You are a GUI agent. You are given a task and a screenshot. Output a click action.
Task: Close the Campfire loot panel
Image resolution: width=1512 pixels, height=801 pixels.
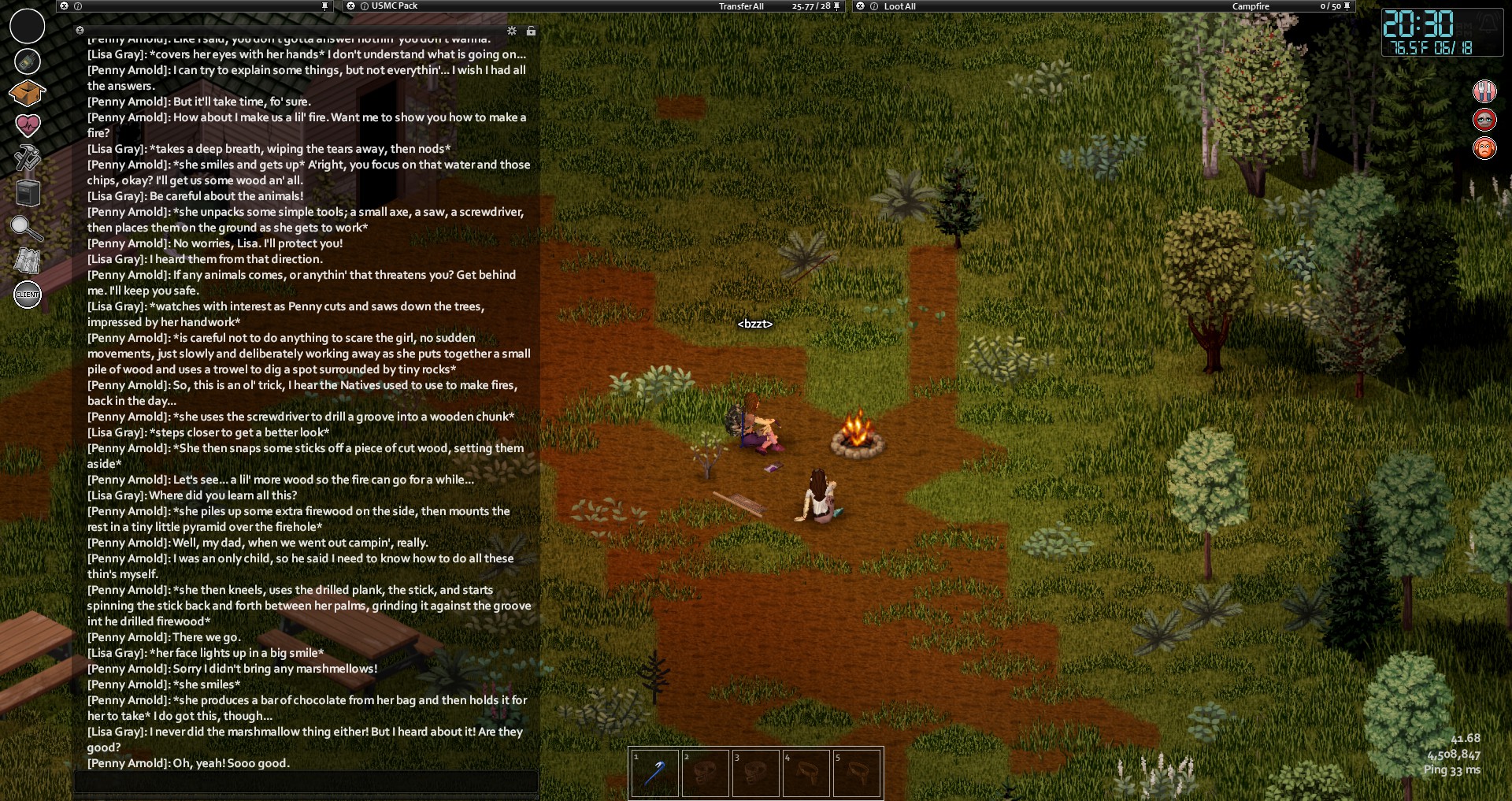861,6
